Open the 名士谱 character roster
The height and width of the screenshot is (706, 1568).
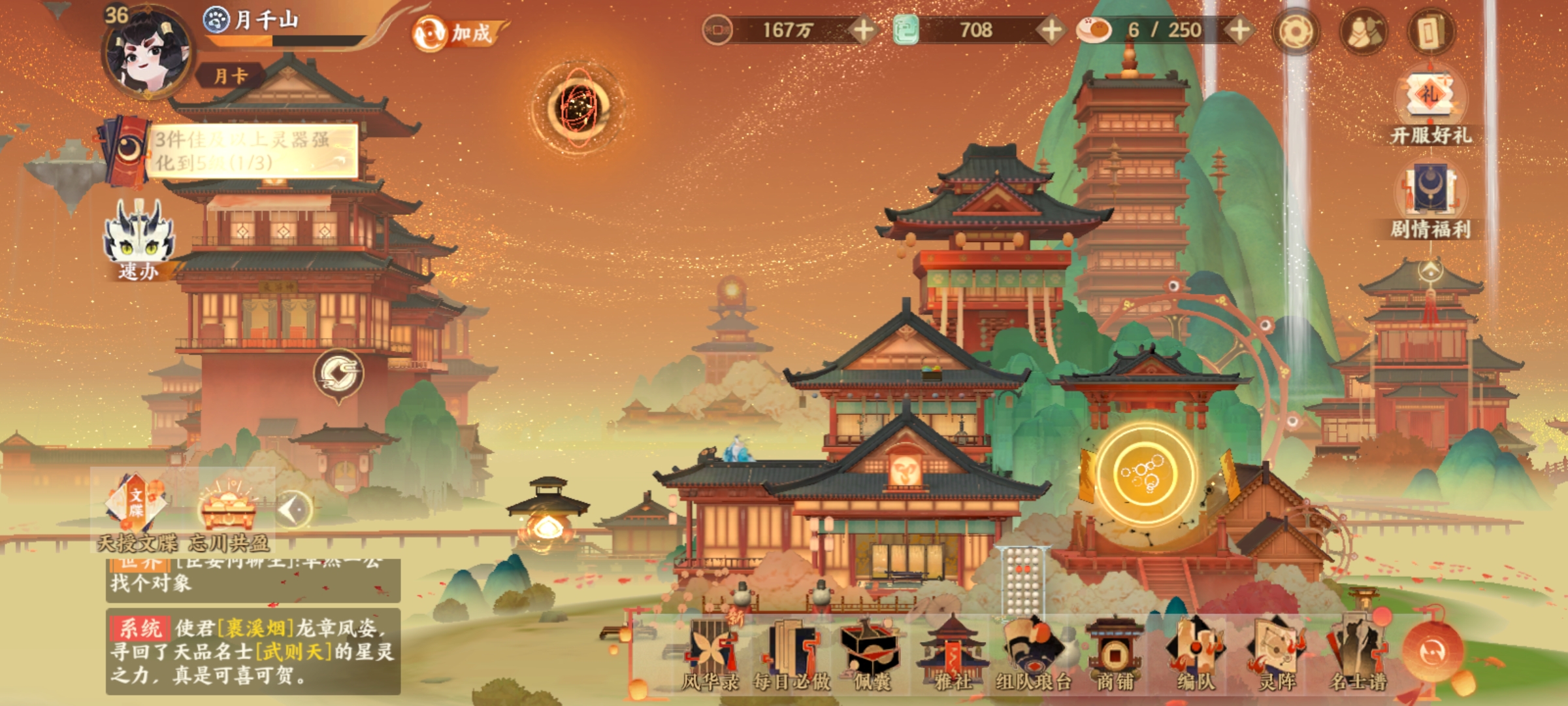pos(1358,654)
